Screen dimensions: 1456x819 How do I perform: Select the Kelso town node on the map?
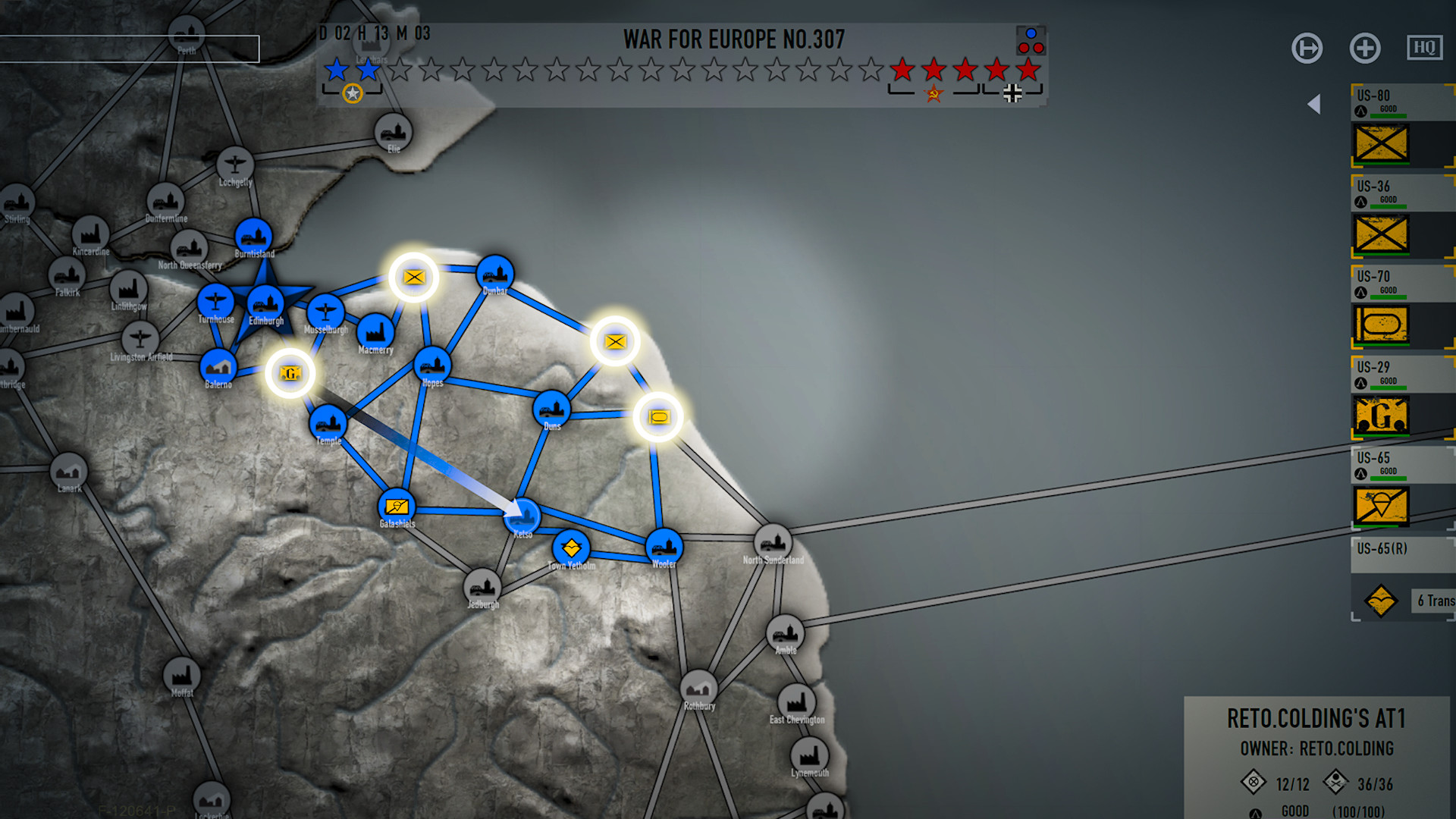point(524,516)
